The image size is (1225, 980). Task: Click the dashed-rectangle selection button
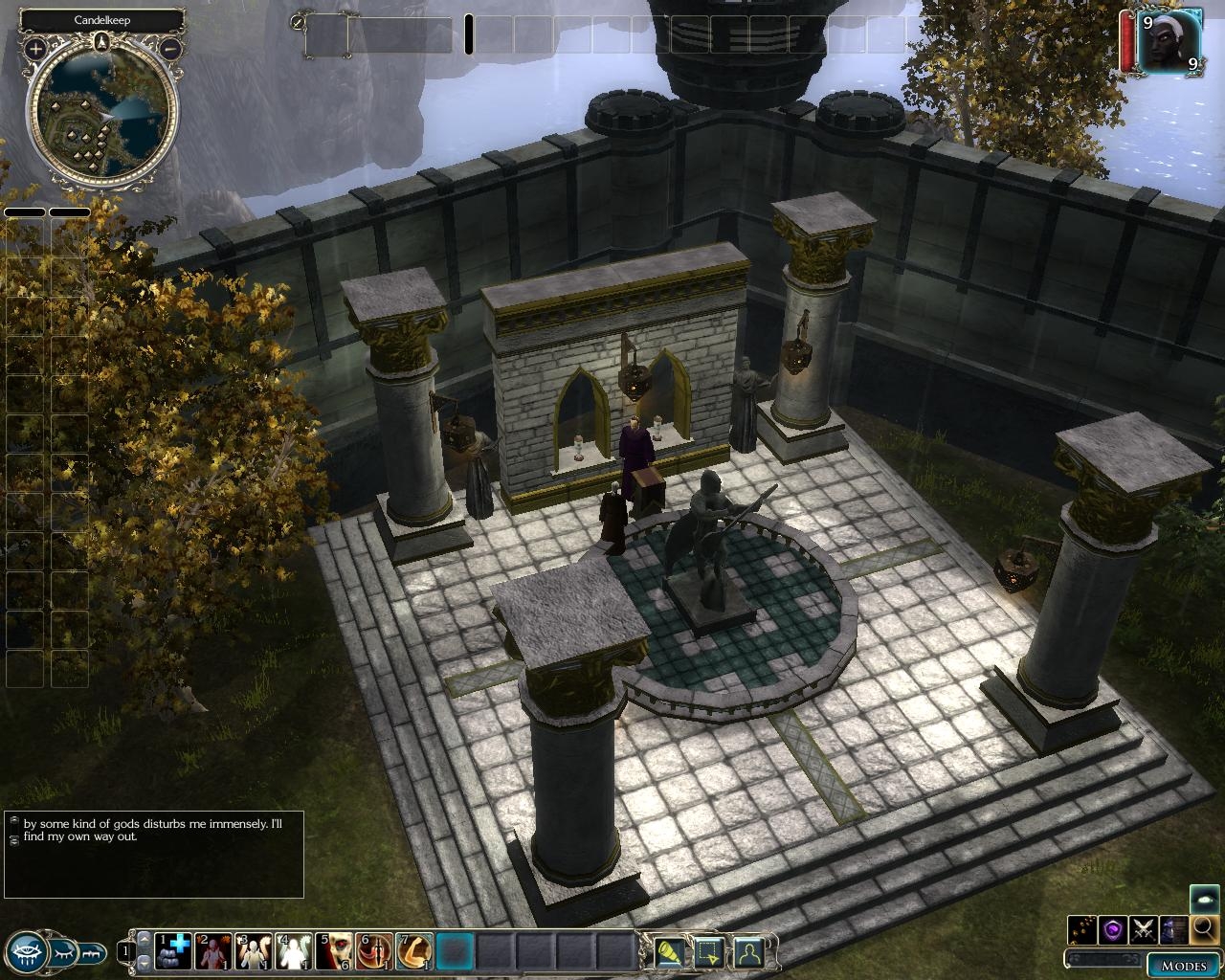click(709, 952)
